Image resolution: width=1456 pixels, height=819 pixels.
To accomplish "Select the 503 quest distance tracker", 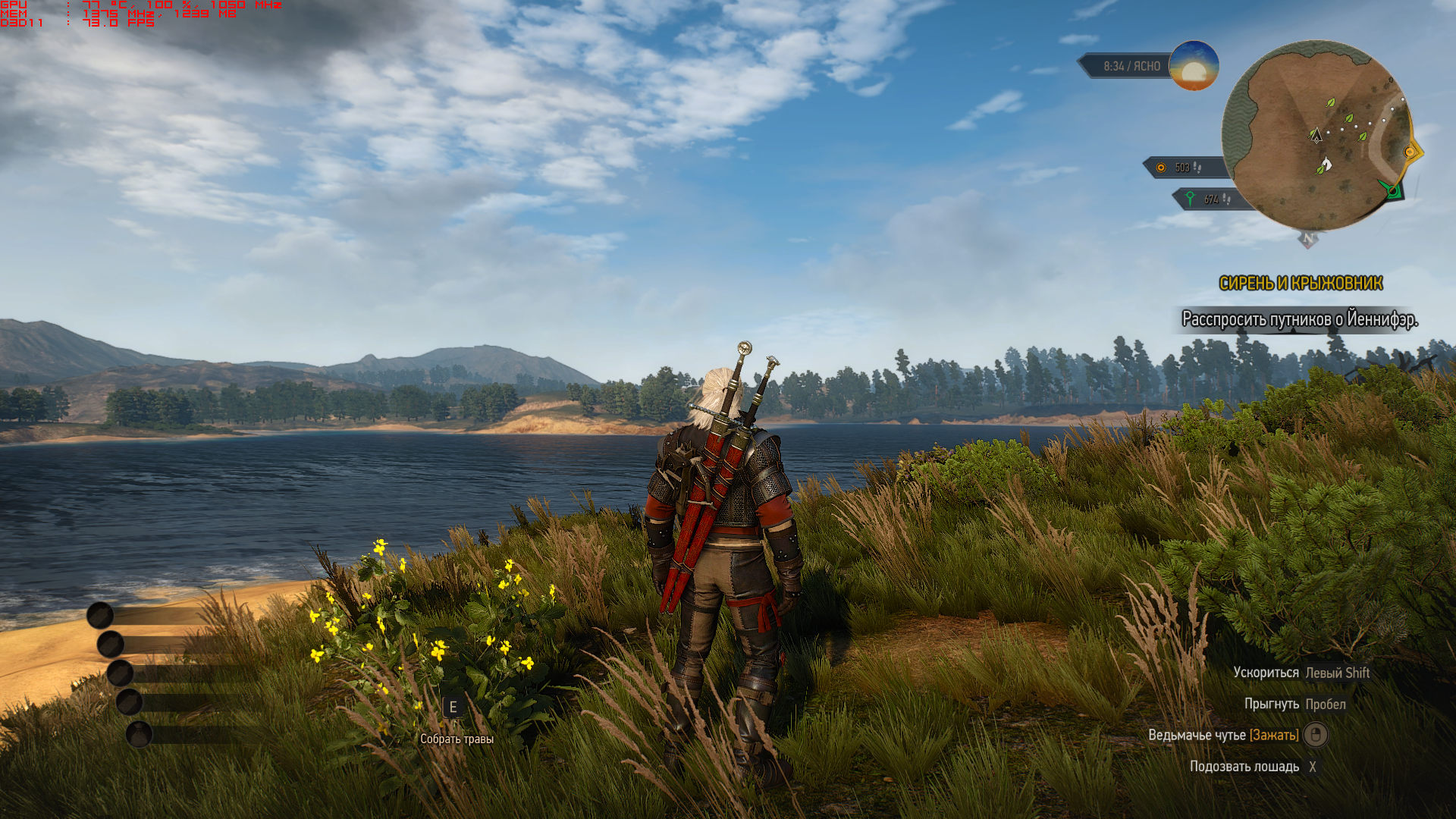I will tap(1181, 168).
